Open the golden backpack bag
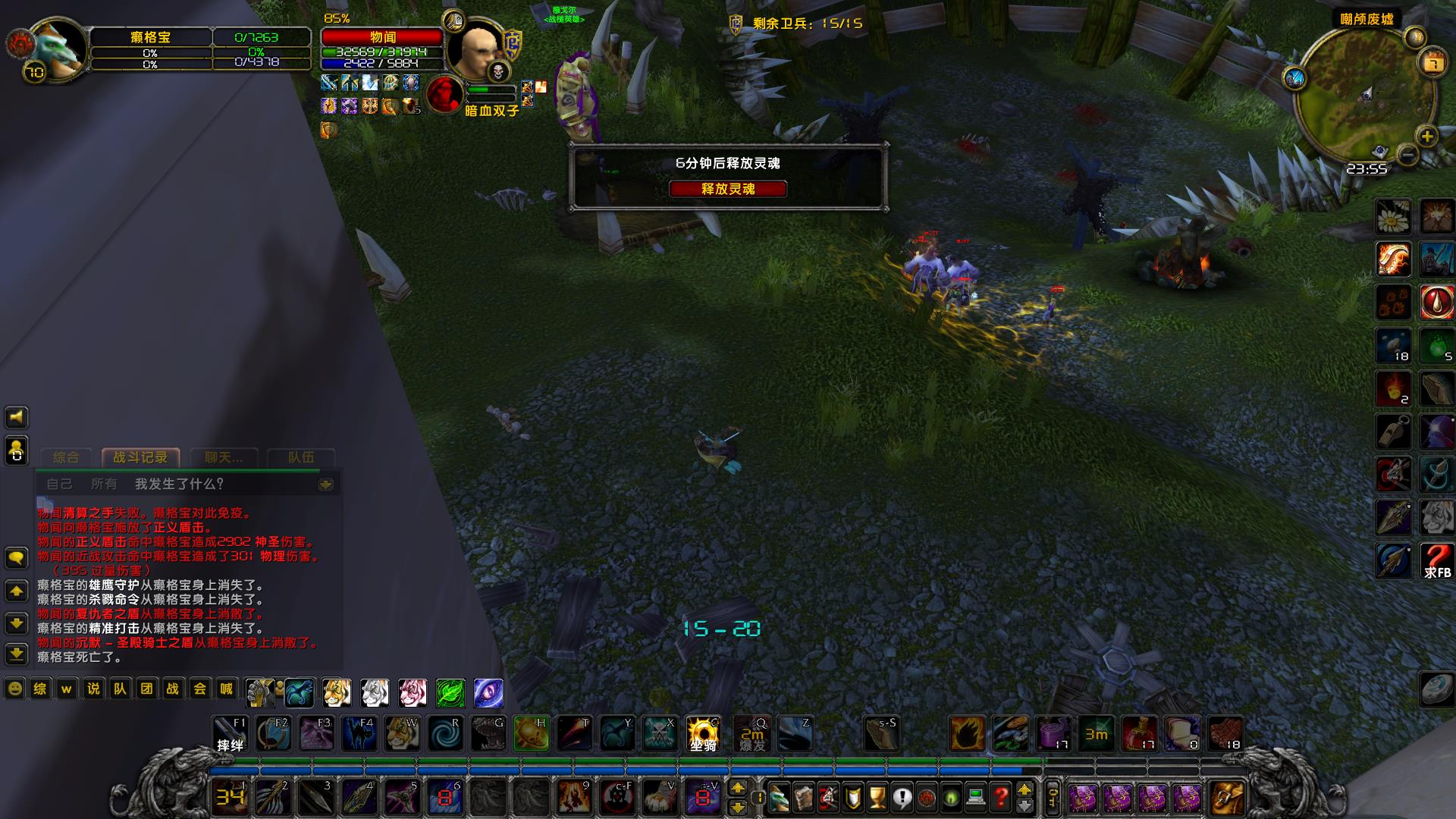 point(1225,798)
